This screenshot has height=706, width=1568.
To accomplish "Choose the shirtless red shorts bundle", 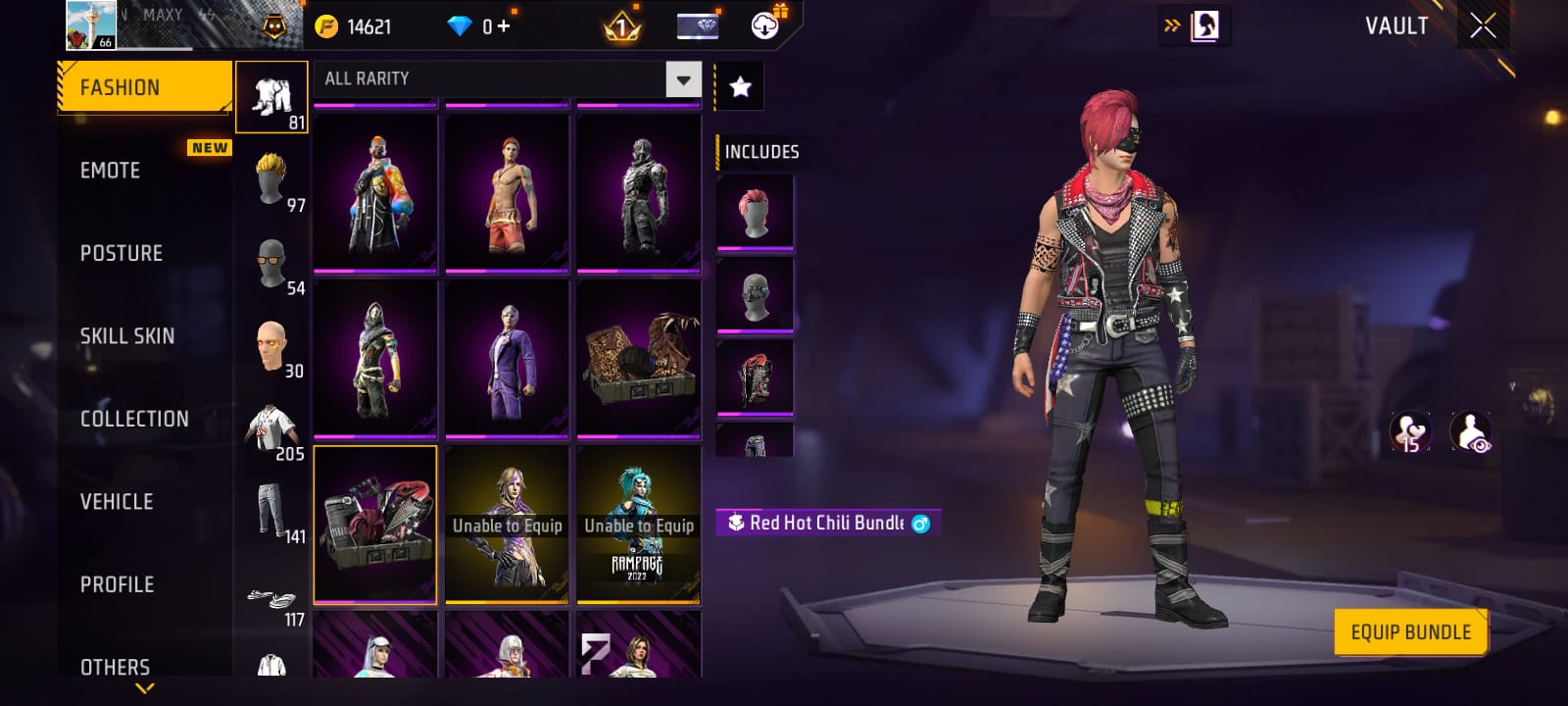I will pos(507,192).
